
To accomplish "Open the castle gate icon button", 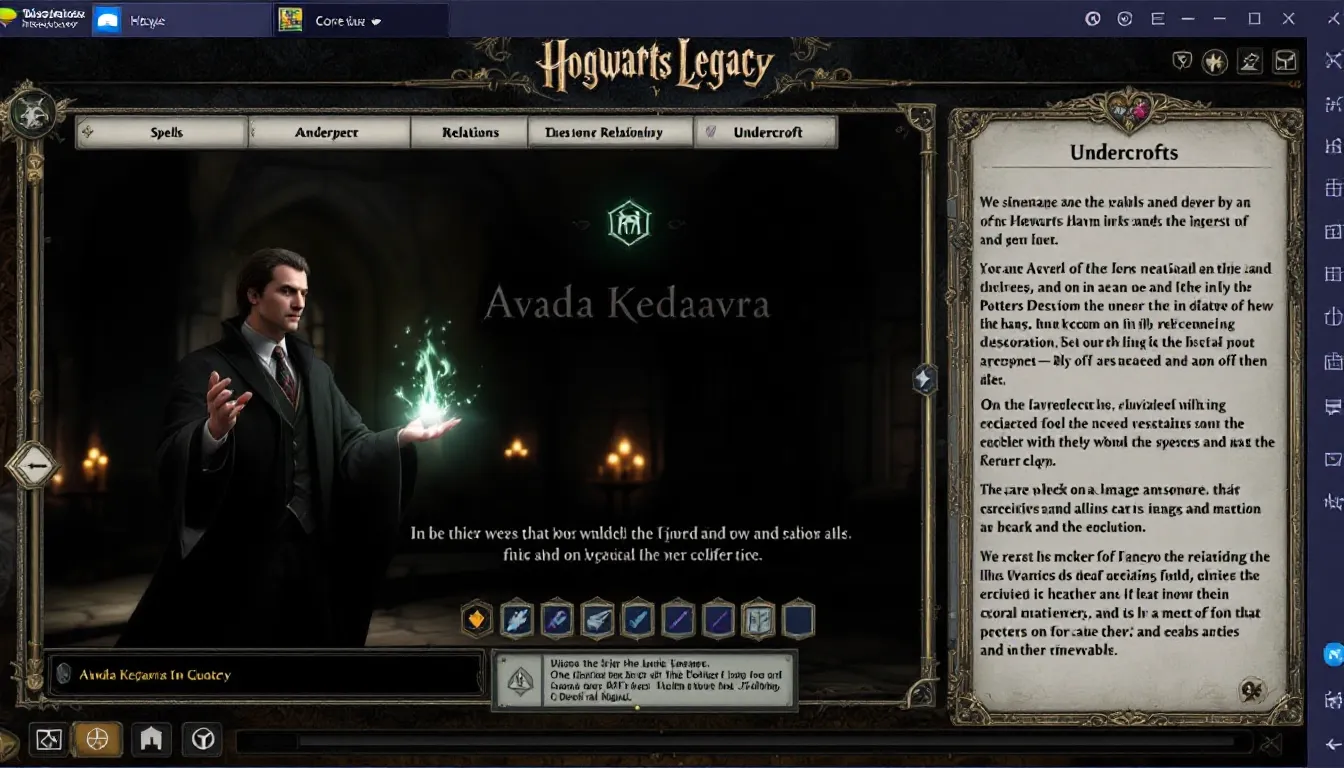I will click(x=151, y=739).
